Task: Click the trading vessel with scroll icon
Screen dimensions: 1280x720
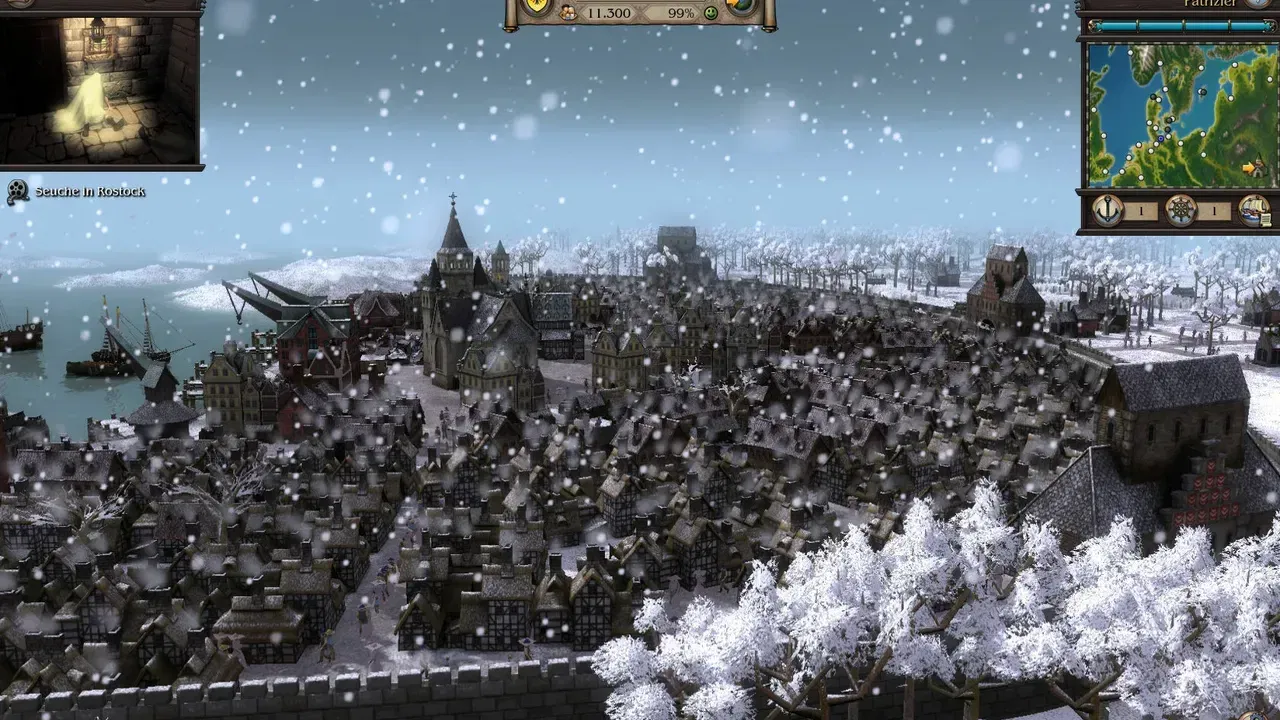Action: (x=1256, y=212)
